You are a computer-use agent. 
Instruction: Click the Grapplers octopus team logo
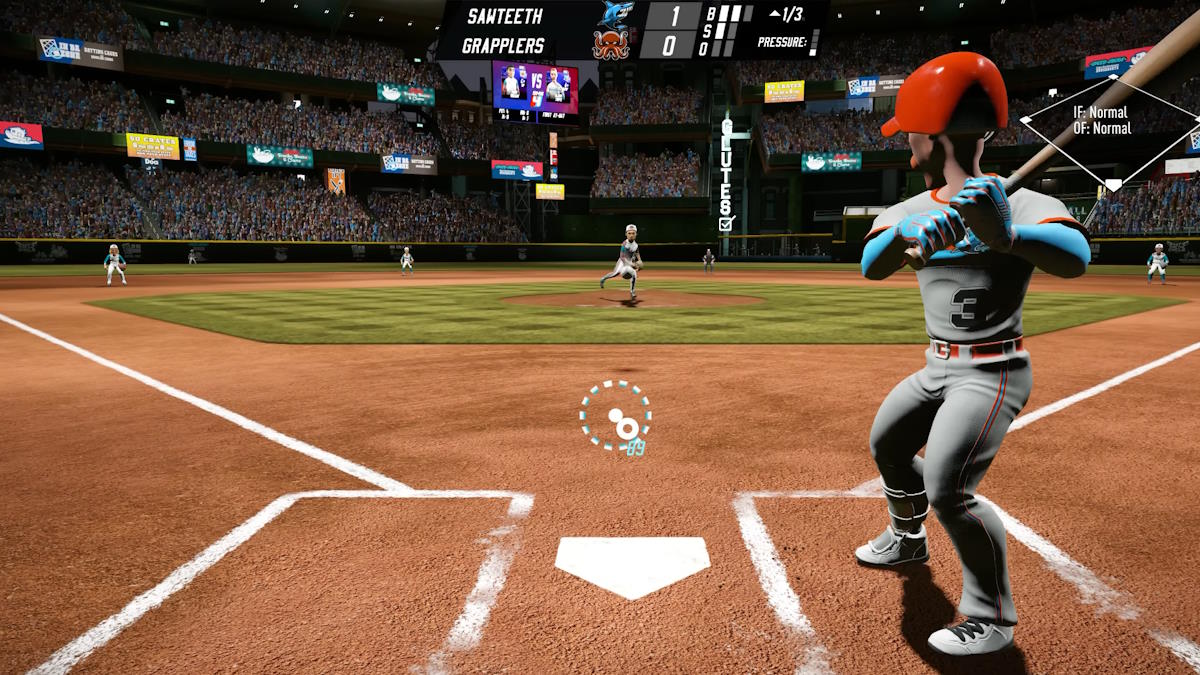(x=611, y=45)
